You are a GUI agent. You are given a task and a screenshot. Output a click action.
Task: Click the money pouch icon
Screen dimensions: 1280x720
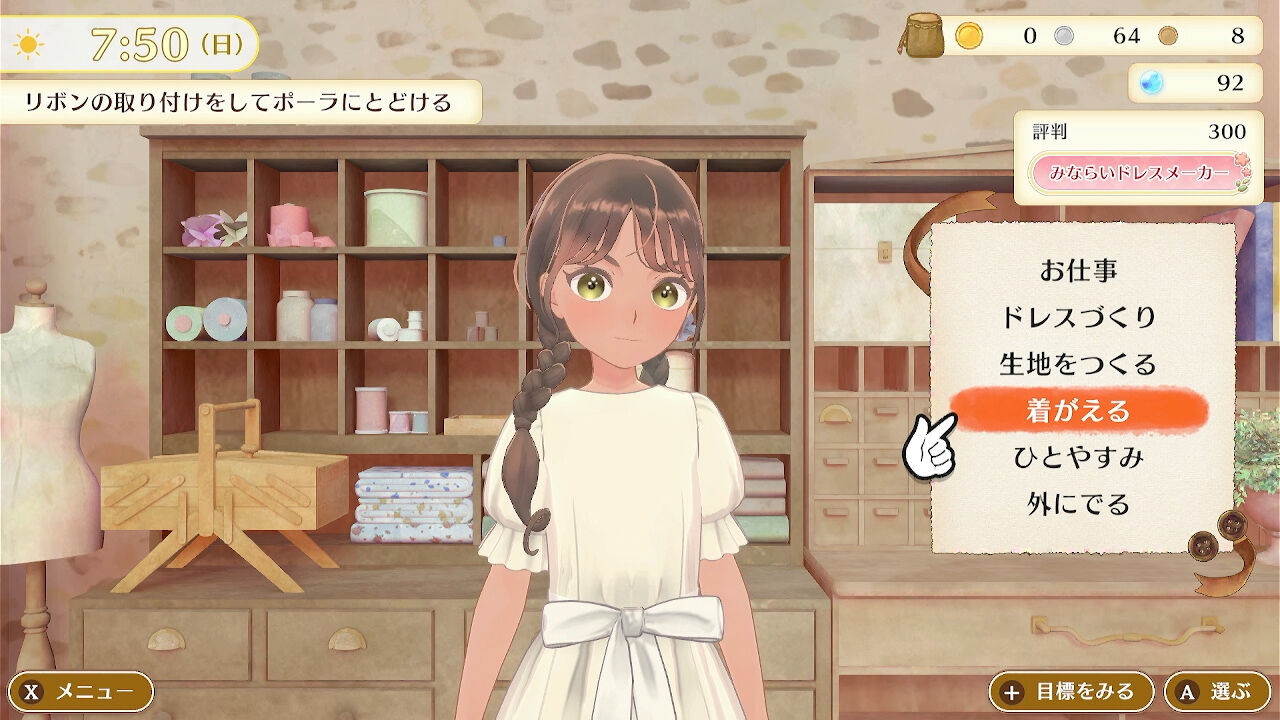click(925, 37)
